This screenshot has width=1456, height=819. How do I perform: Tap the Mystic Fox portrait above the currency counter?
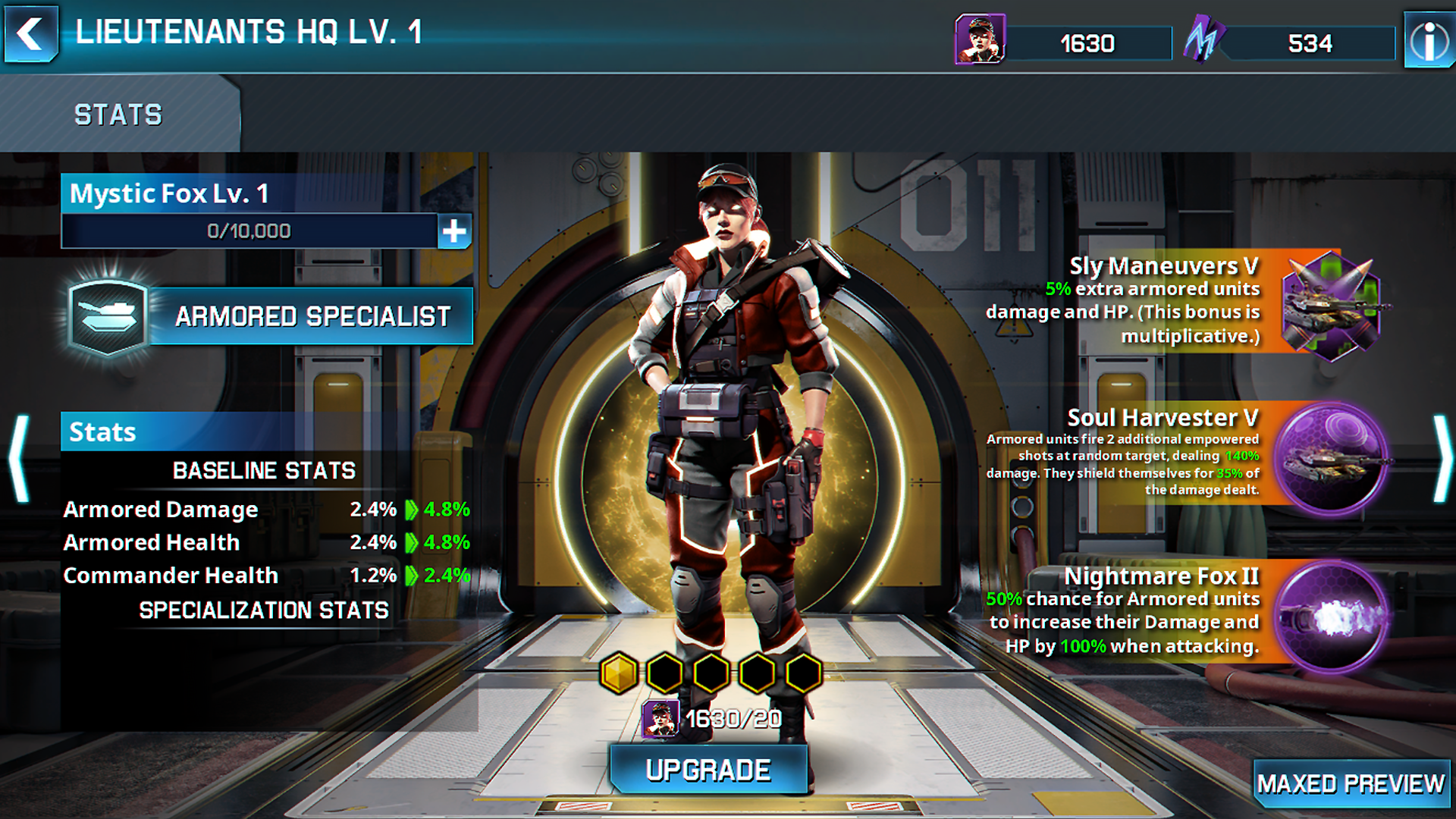point(979,38)
